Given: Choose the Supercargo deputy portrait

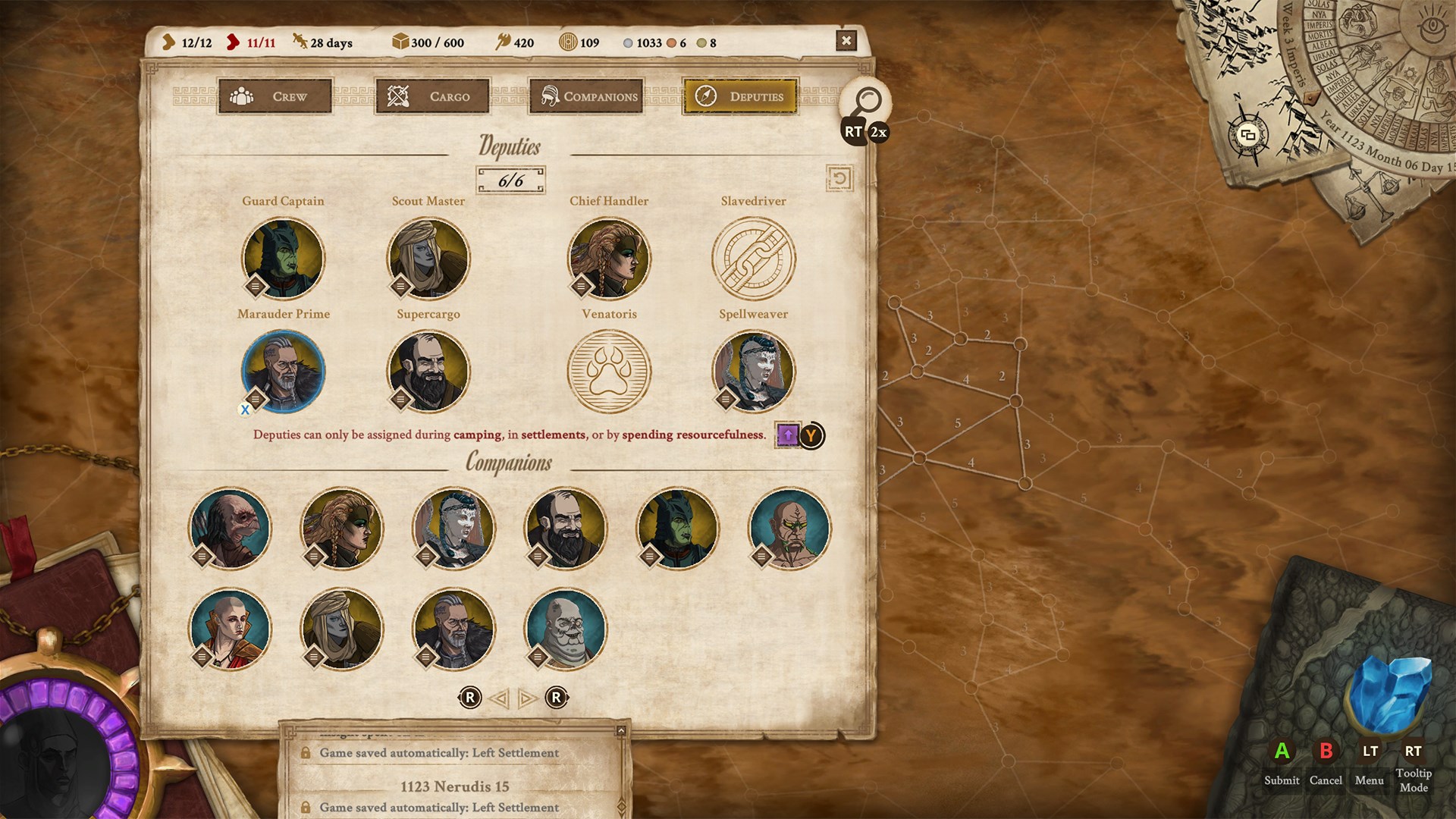Looking at the screenshot, I should click(x=428, y=372).
